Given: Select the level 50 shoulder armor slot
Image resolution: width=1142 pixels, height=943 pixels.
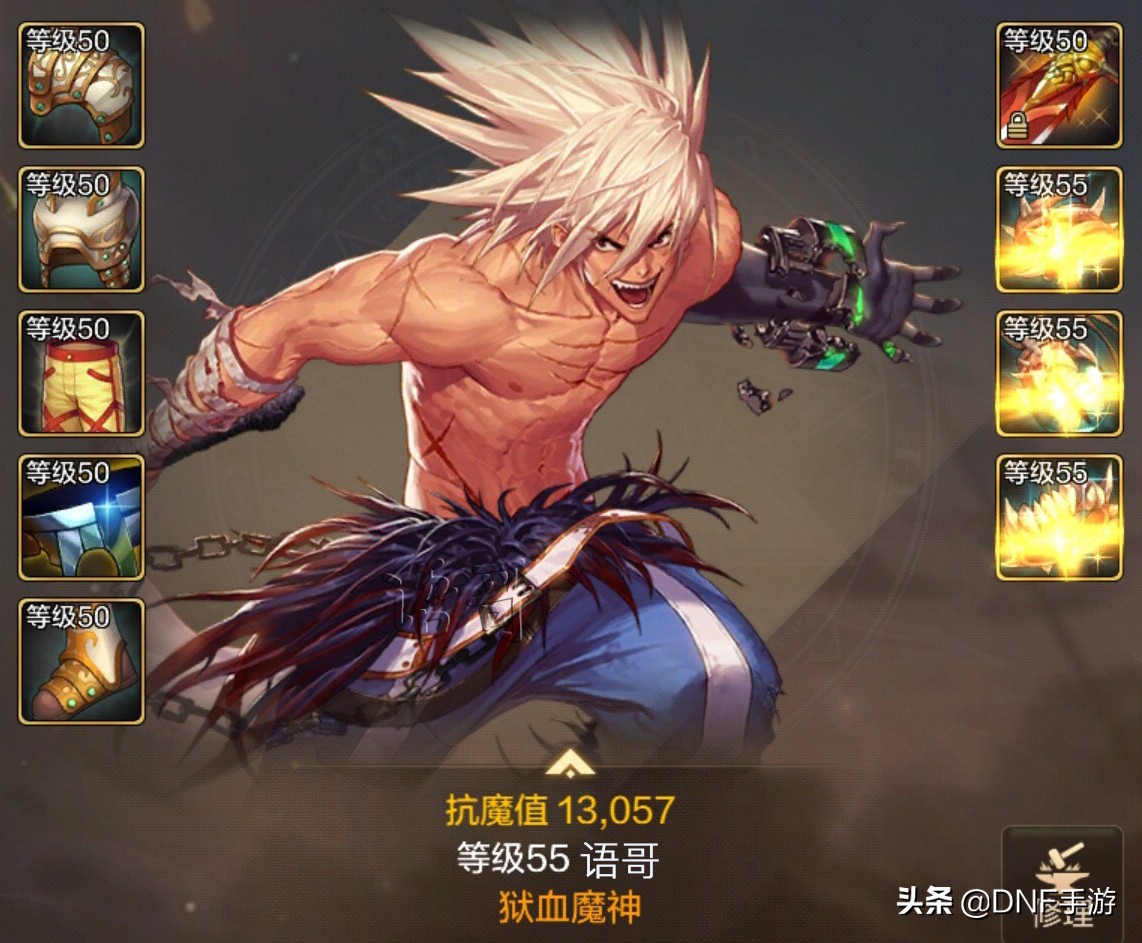Looking at the screenshot, I should point(81,86).
